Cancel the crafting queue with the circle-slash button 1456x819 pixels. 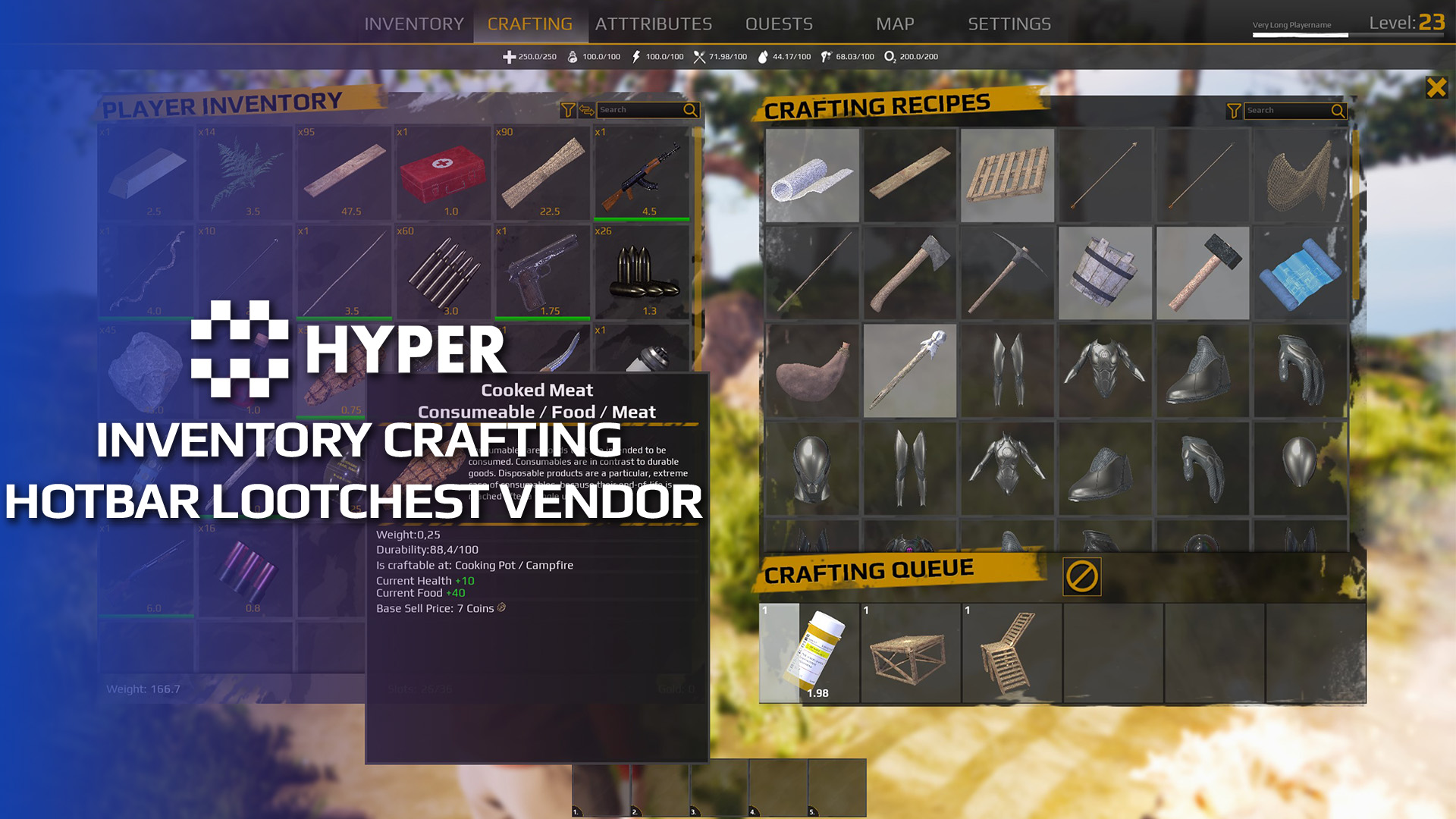tap(1082, 577)
